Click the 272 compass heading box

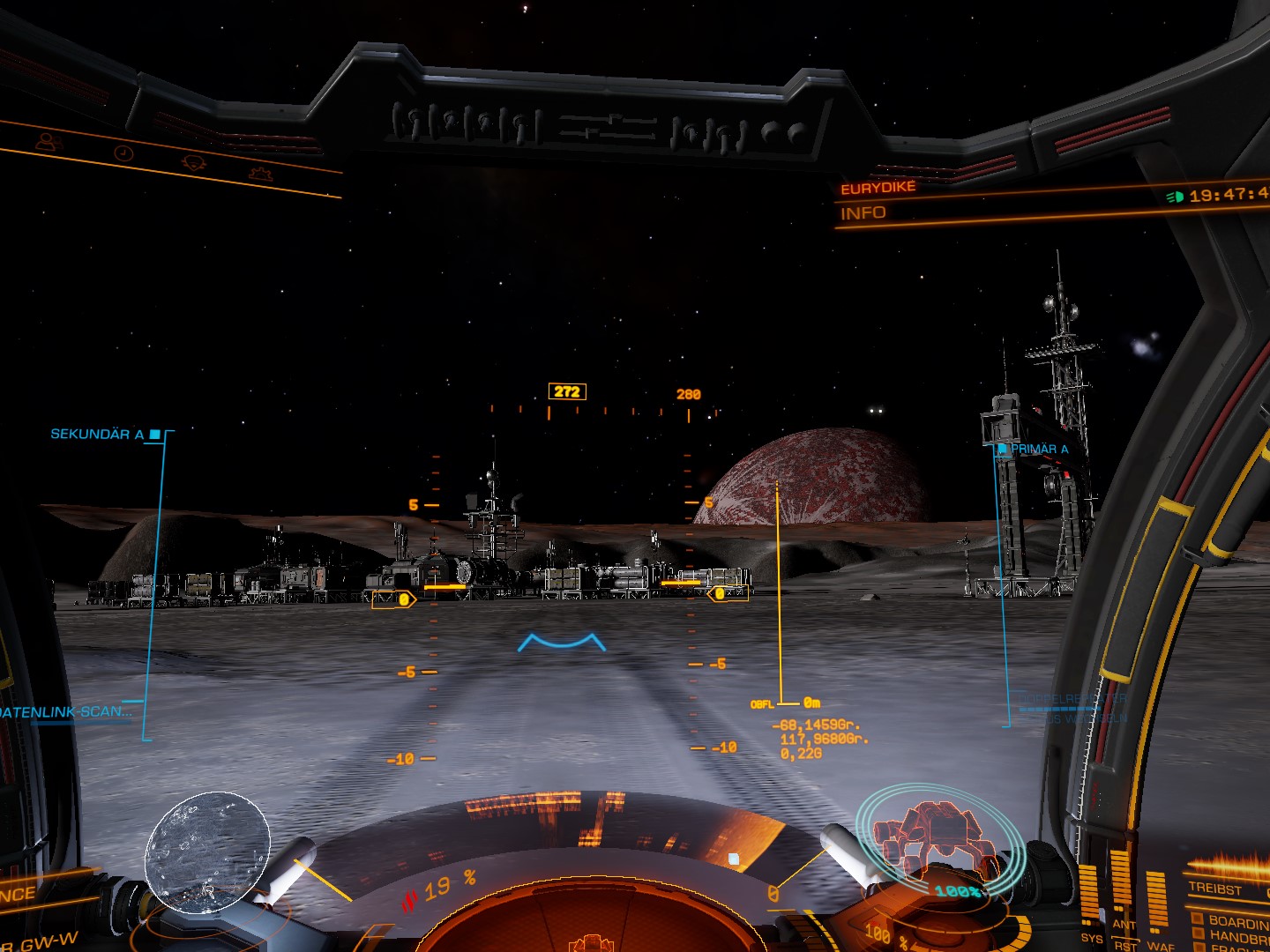pyautogui.click(x=567, y=391)
